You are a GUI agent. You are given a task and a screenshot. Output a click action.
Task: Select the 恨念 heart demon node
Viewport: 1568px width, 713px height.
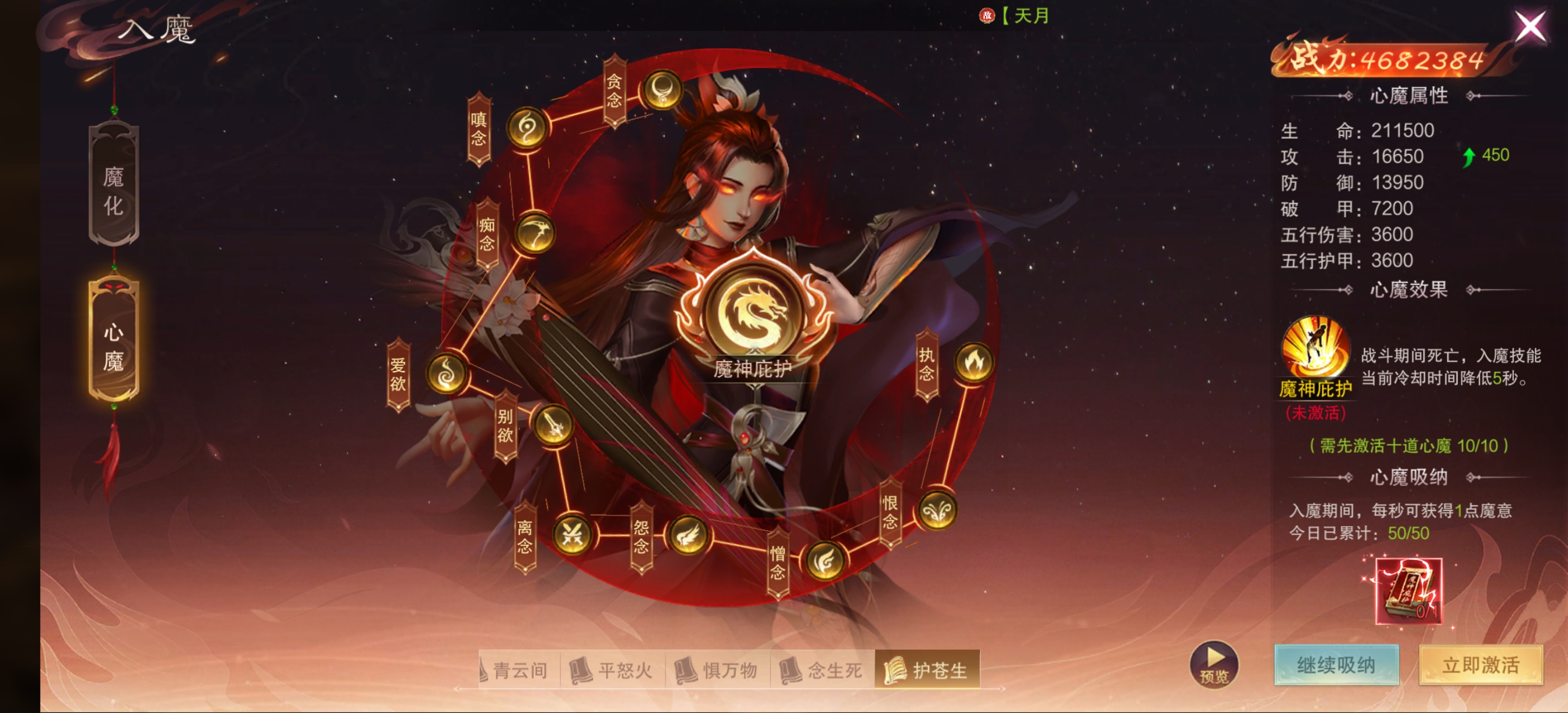[x=936, y=511]
